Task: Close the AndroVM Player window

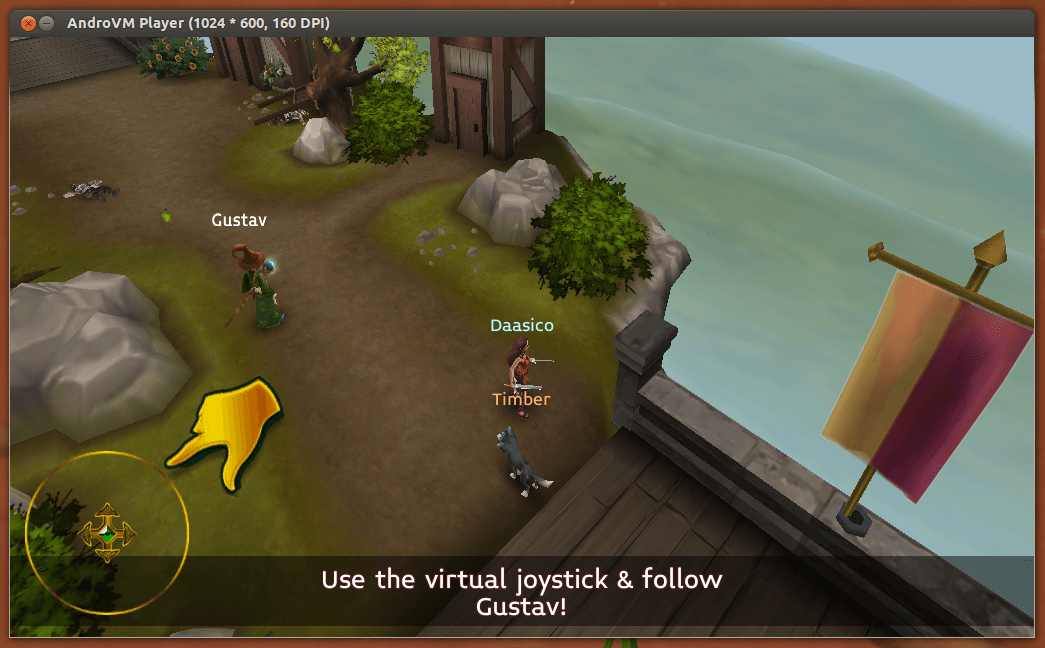Action: point(27,22)
